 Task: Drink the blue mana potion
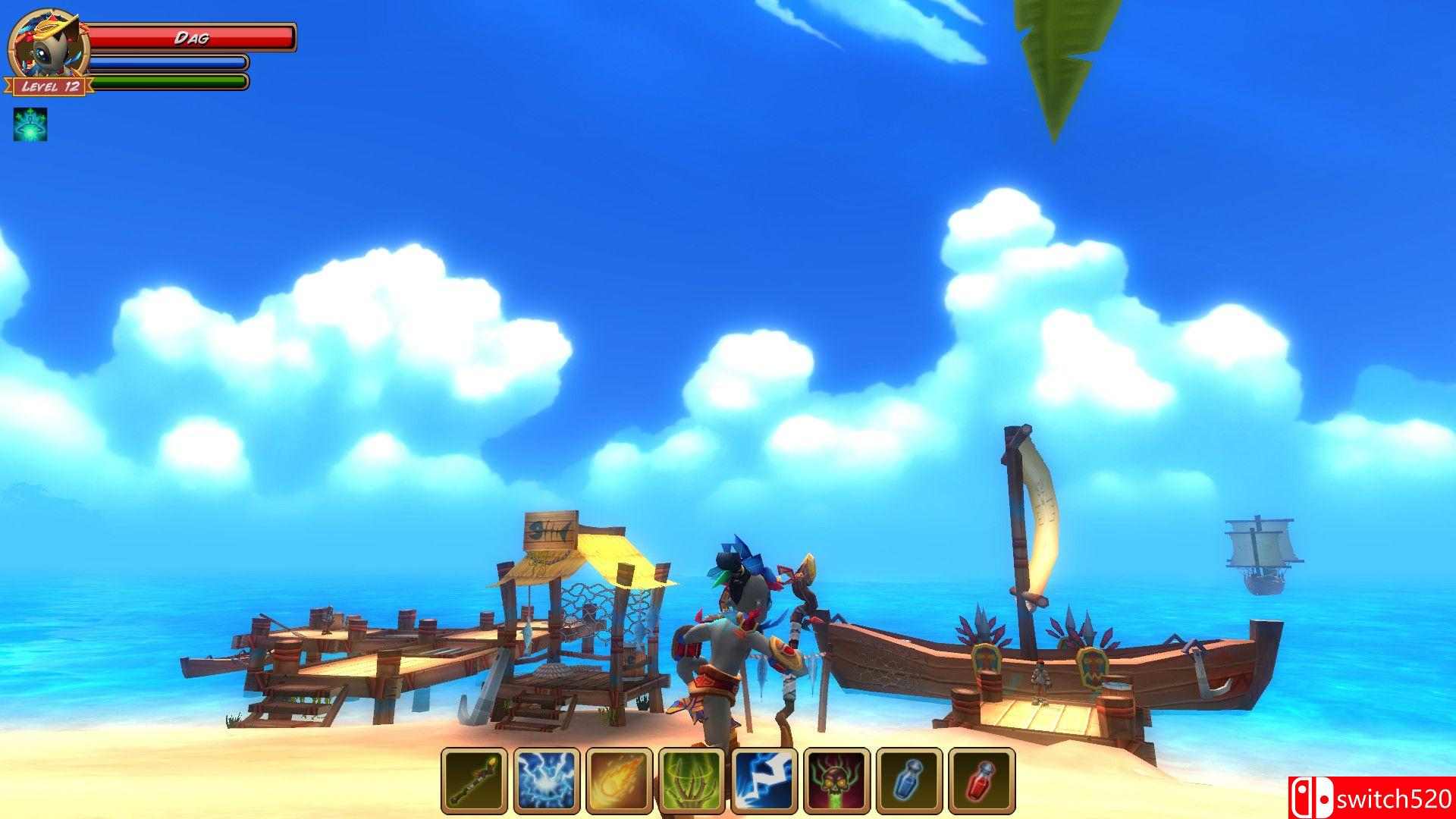pyautogui.click(x=909, y=780)
